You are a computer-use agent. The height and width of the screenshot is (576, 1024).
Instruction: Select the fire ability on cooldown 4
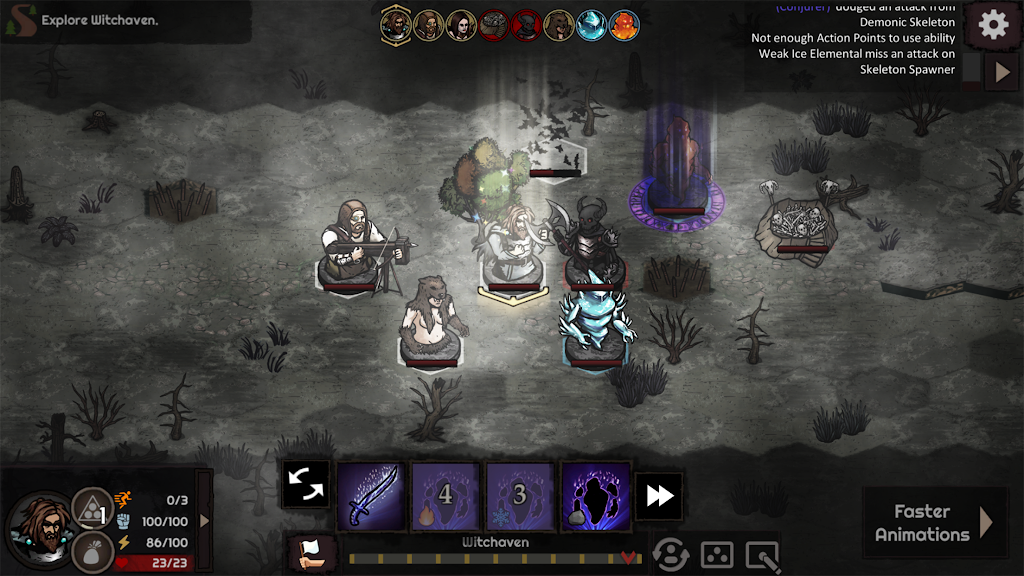pos(446,496)
